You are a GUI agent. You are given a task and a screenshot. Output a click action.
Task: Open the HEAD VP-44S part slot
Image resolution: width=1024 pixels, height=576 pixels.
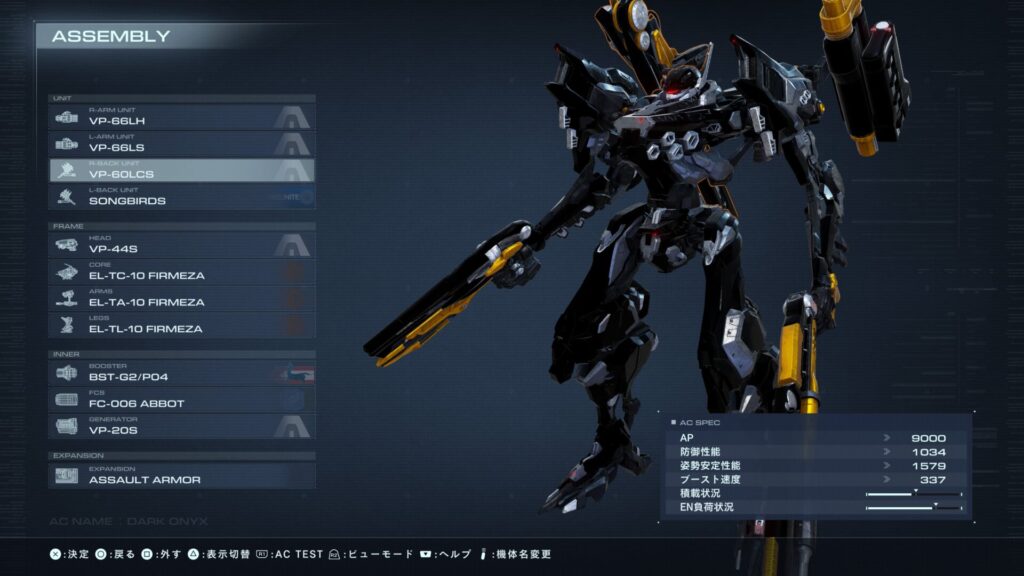(182, 245)
